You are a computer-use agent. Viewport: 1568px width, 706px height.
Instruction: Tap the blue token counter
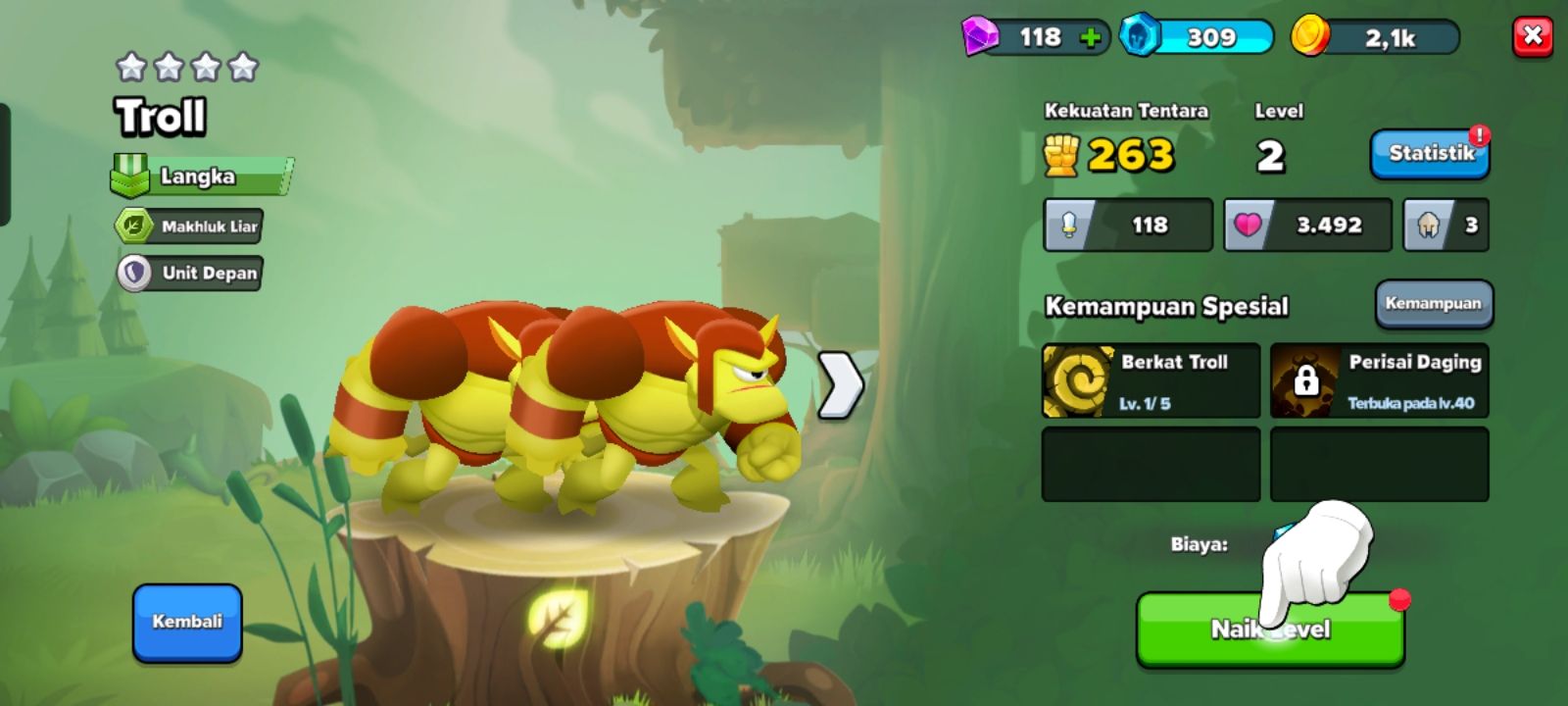(x=1197, y=38)
